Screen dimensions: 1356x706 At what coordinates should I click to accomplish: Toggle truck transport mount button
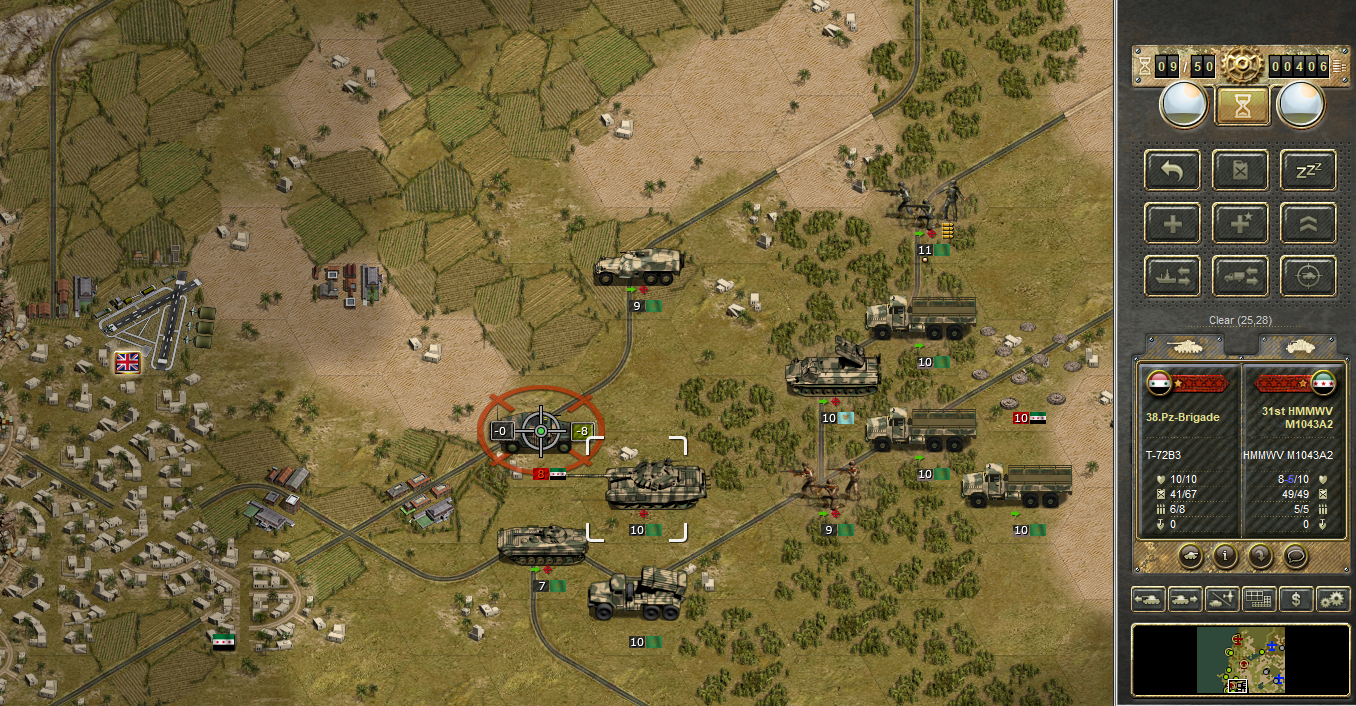[1241, 275]
